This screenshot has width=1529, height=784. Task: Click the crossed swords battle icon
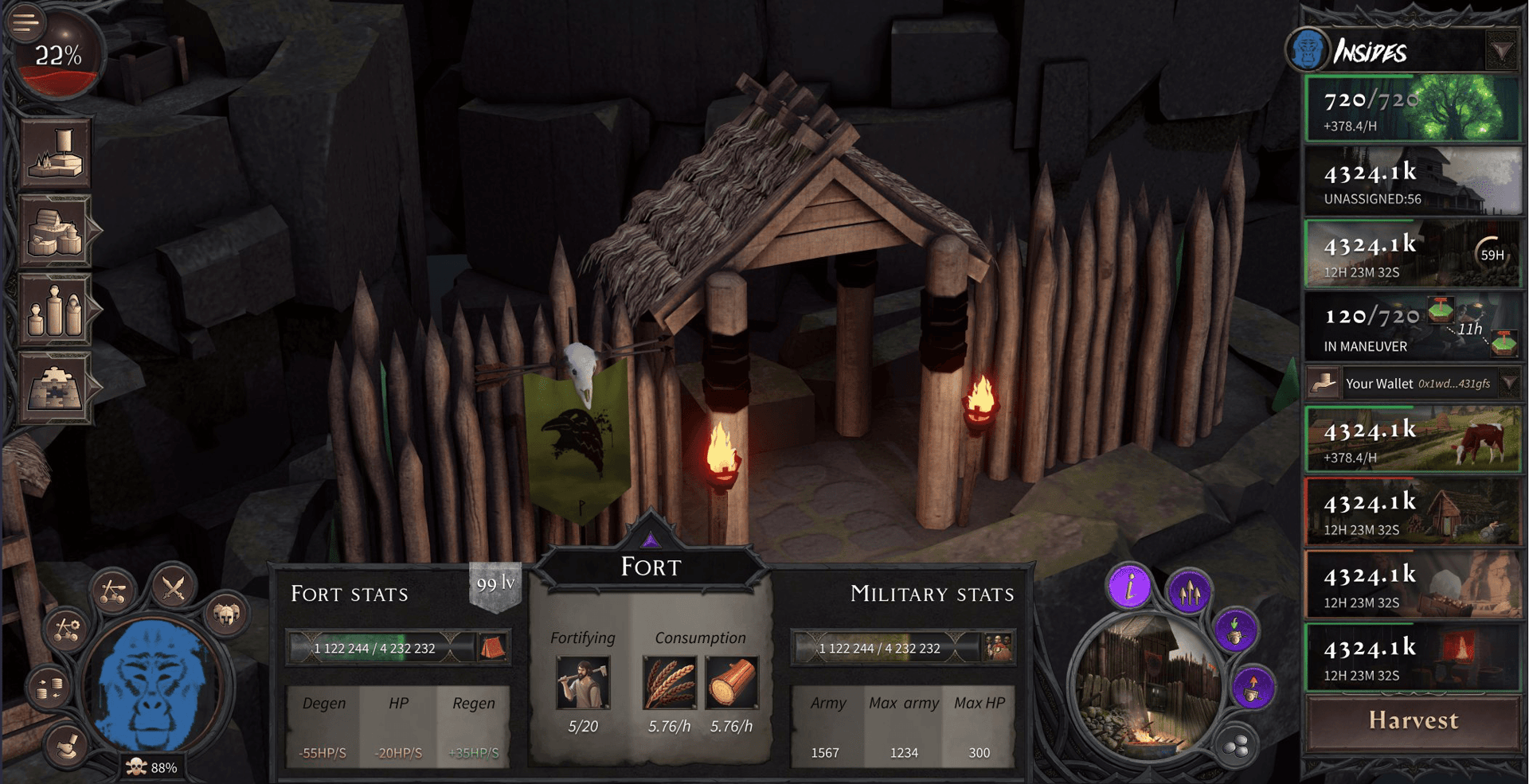(x=174, y=589)
